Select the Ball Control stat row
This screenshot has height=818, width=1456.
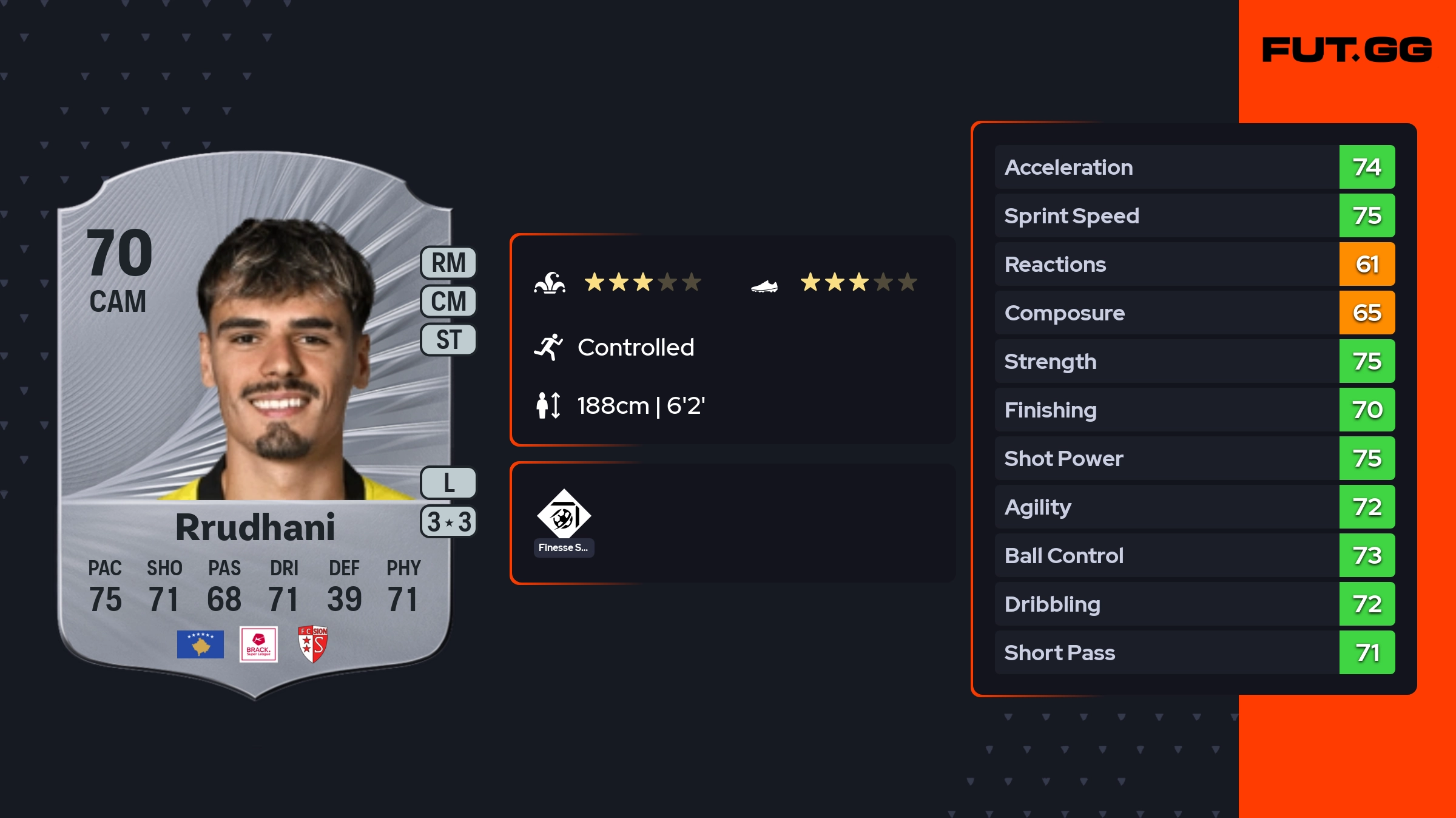tap(1194, 555)
